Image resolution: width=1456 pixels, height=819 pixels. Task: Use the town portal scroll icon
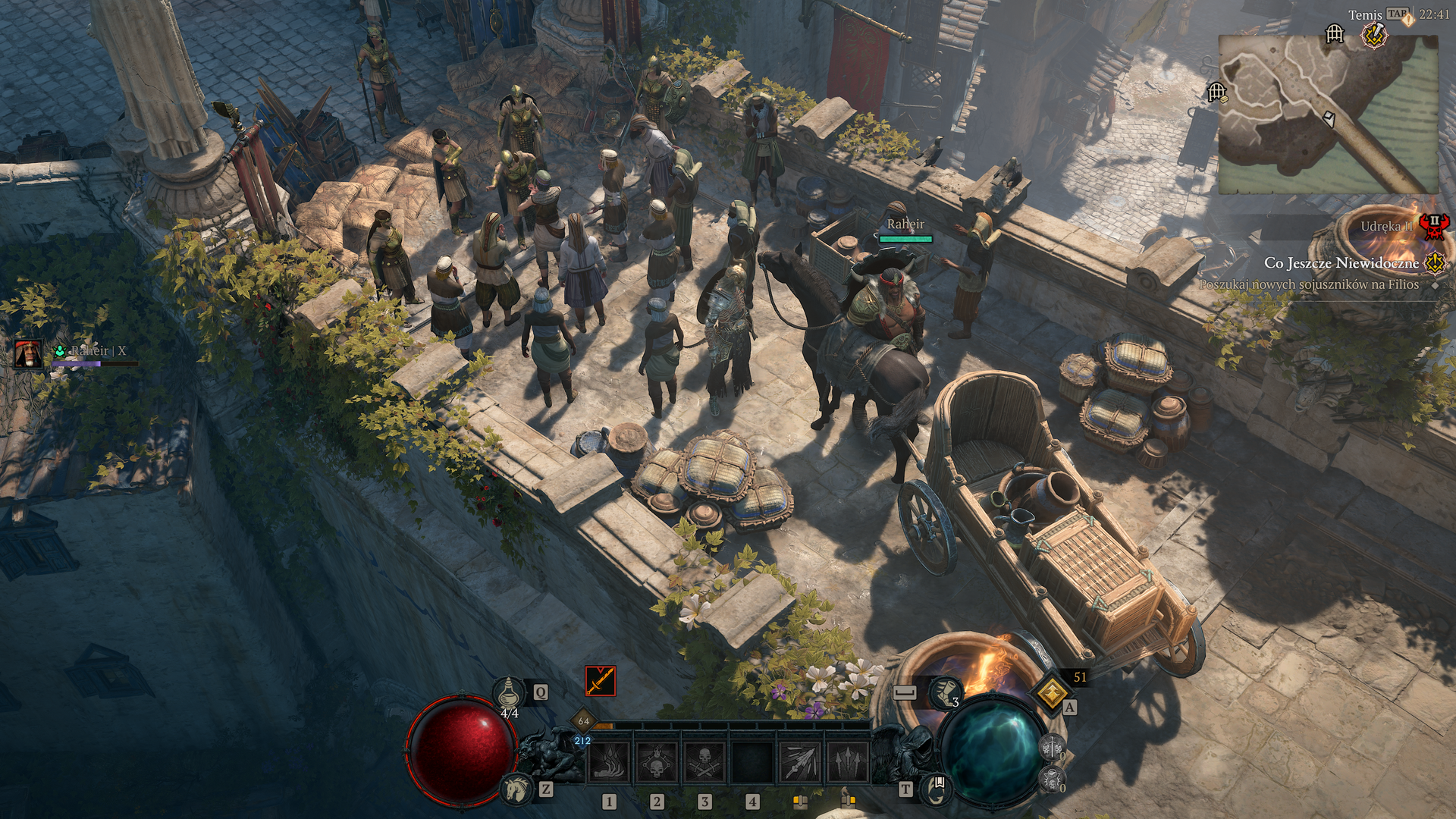click(937, 789)
